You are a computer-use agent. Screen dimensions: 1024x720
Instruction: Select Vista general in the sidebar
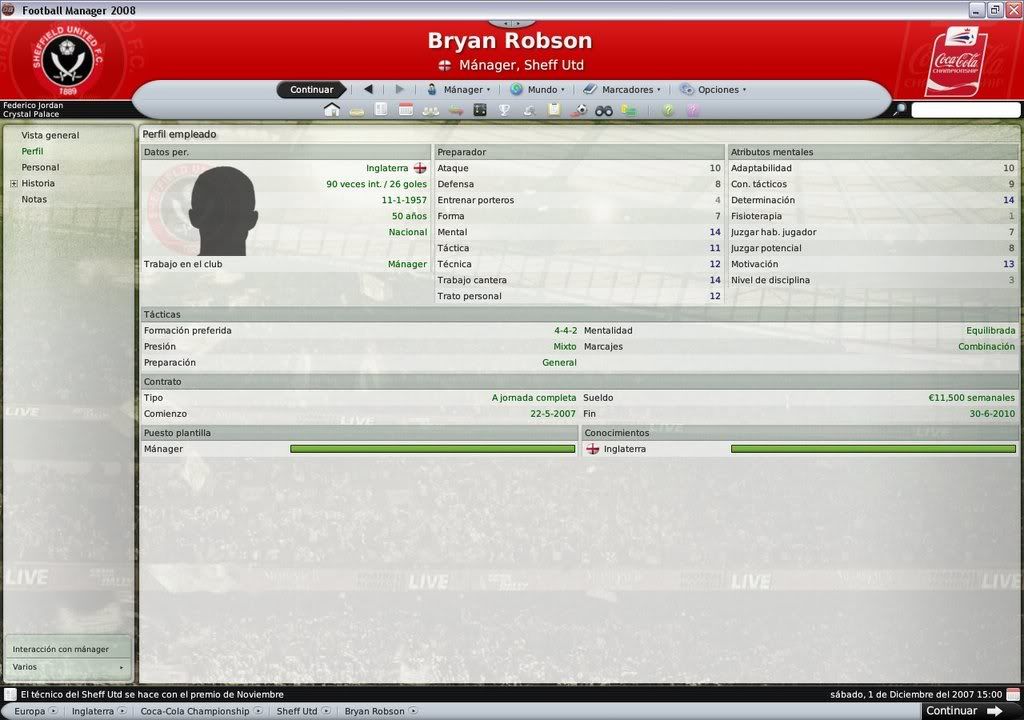coord(50,135)
